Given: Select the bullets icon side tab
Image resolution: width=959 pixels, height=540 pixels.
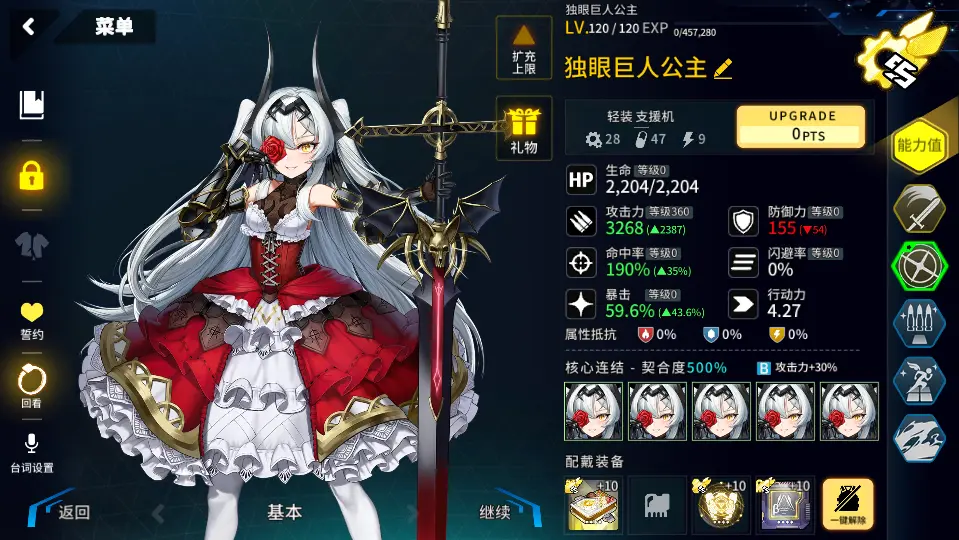Looking at the screenshot, I should [920, 324].
